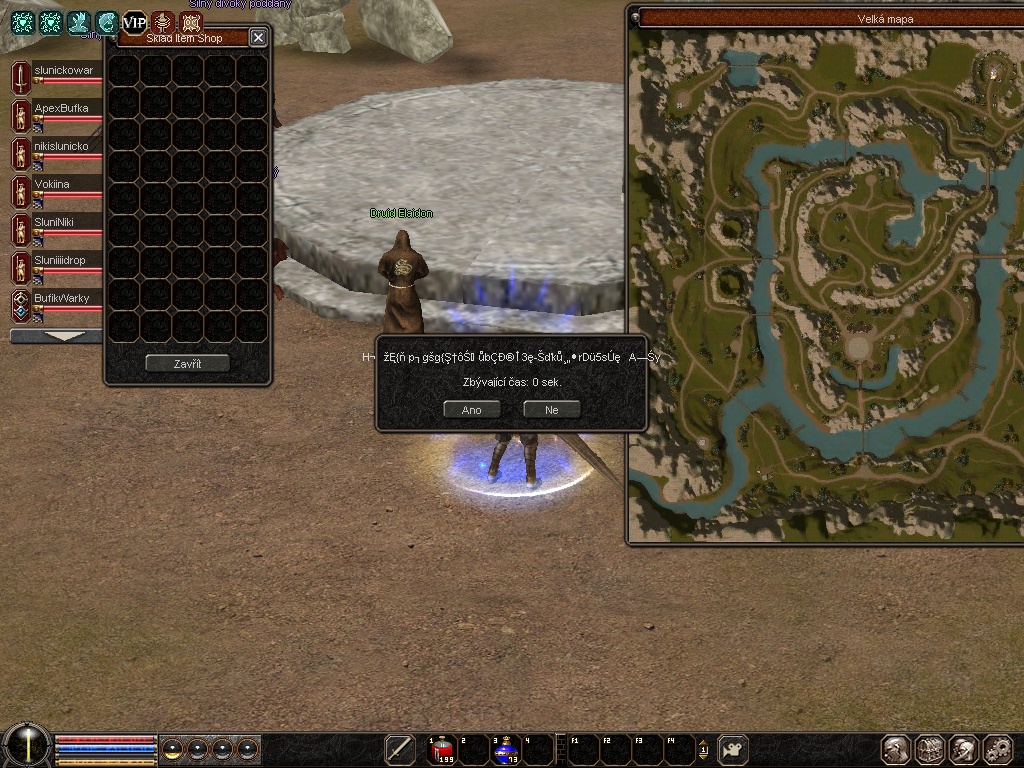The width and height of the screenshot is (1024, 768).
Task: Use the red health potion in quickslot
Action: point(443,749)
